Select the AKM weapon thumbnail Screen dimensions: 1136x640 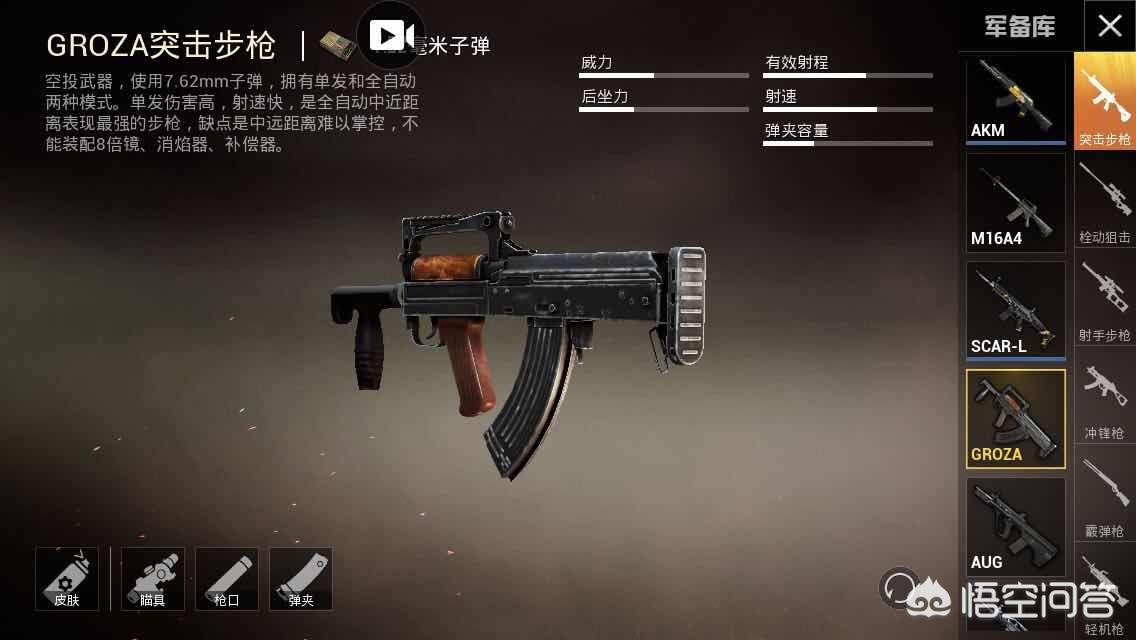[1015, 100]
